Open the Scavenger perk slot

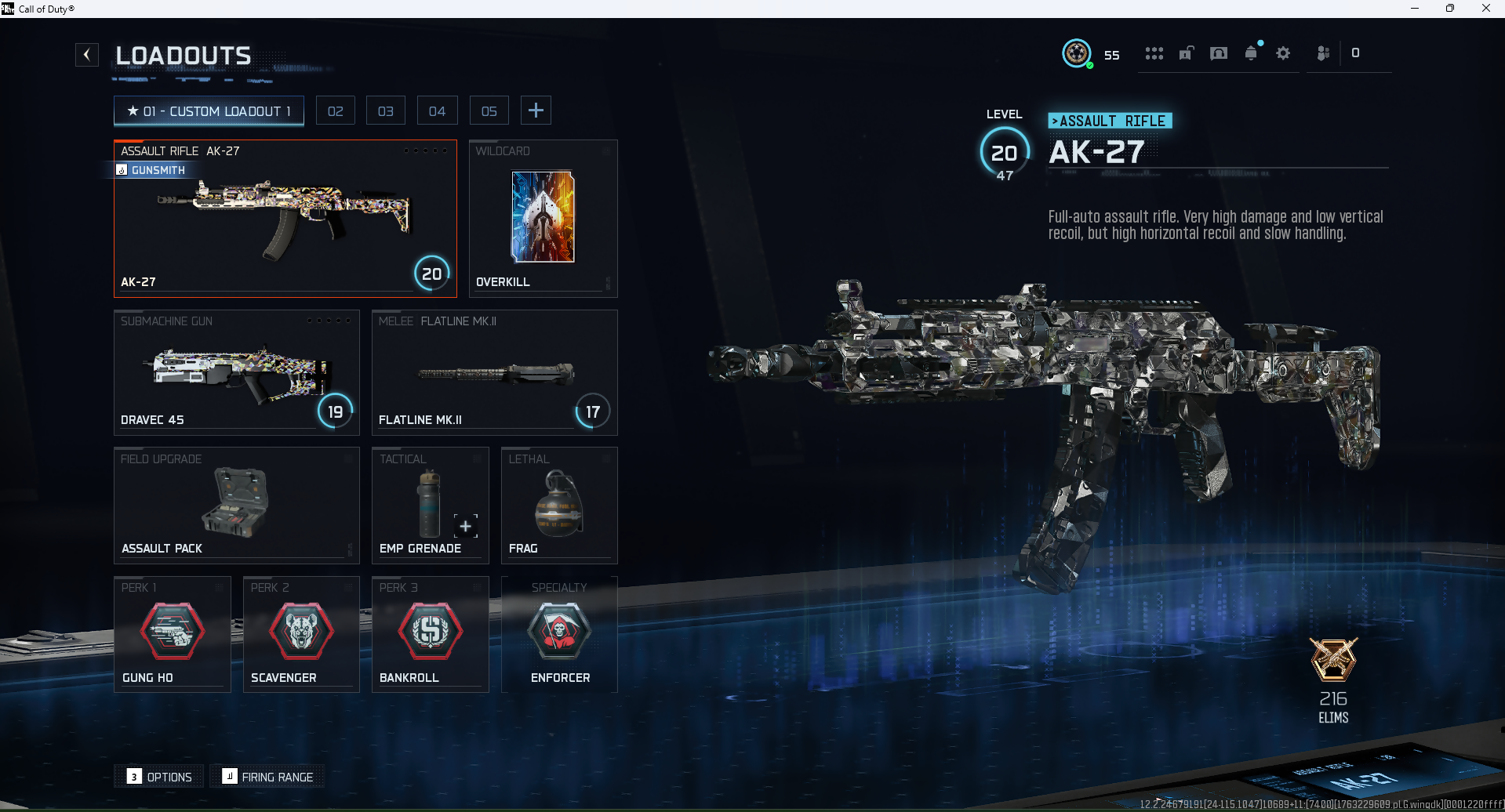tap(301, 634)
